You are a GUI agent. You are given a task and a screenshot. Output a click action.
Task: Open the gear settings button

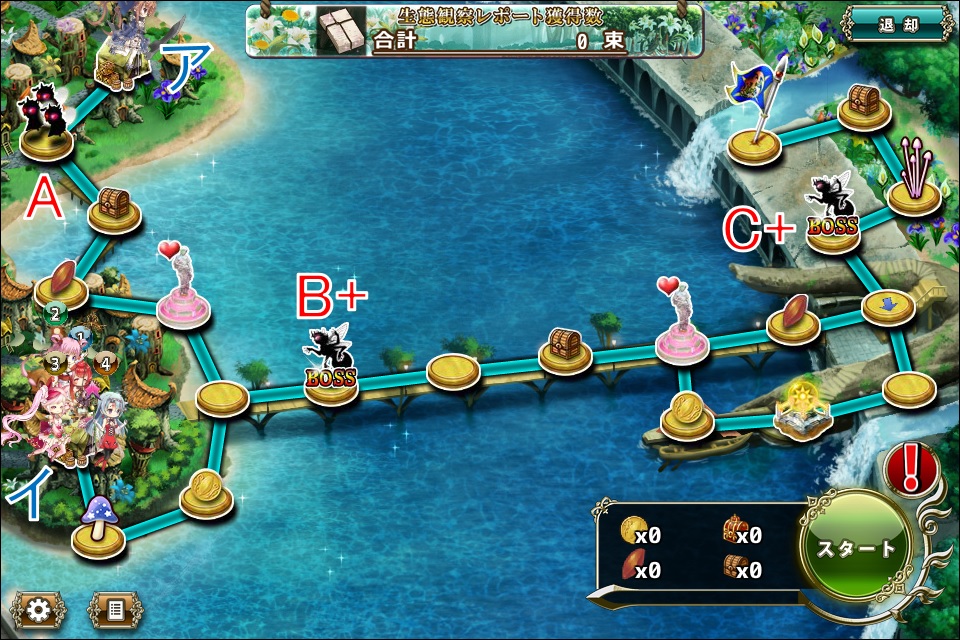(40, 608)
